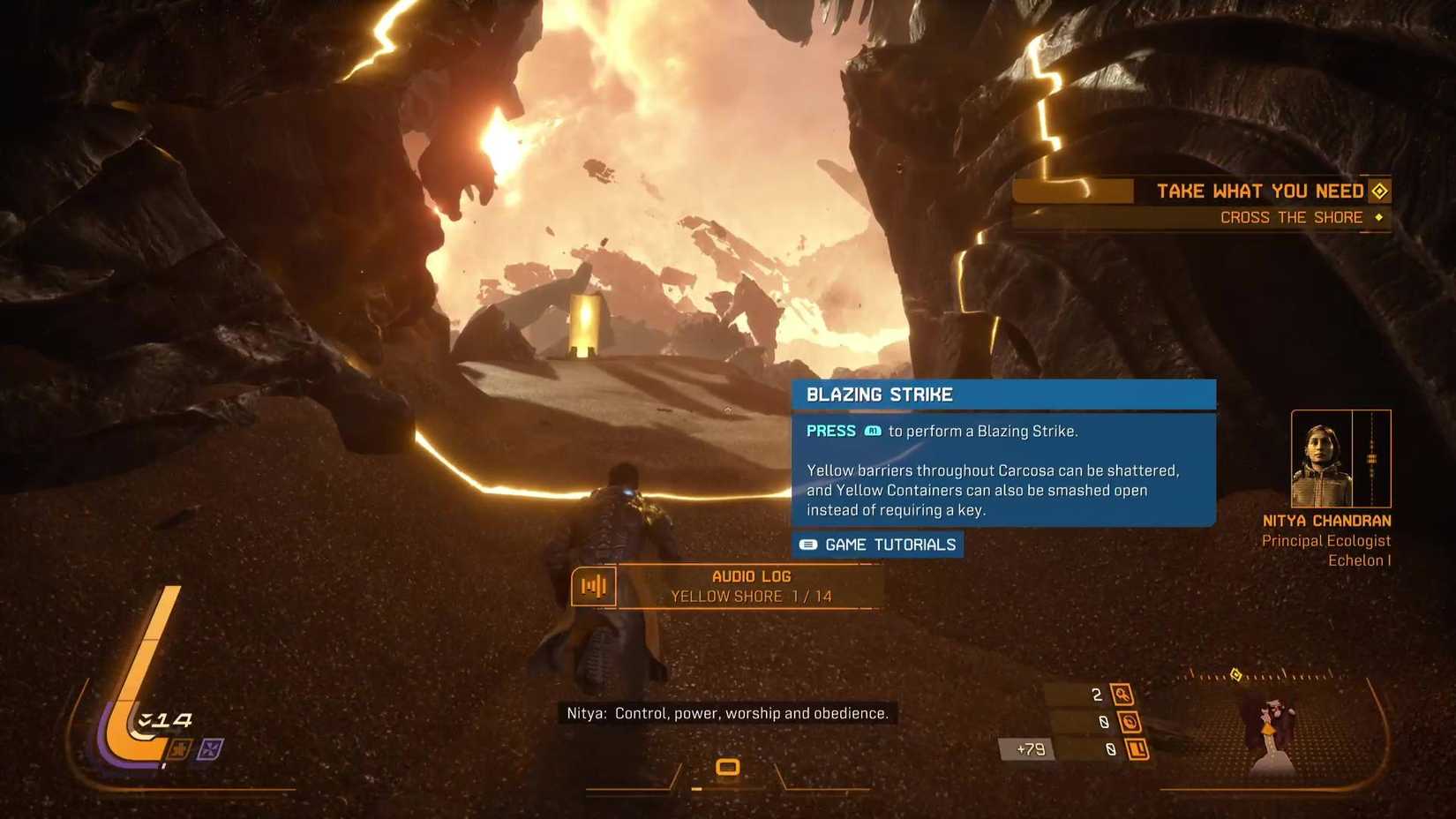Open the Yellow Shore audio log notification
1456x819 pixels.
[750, 587]
